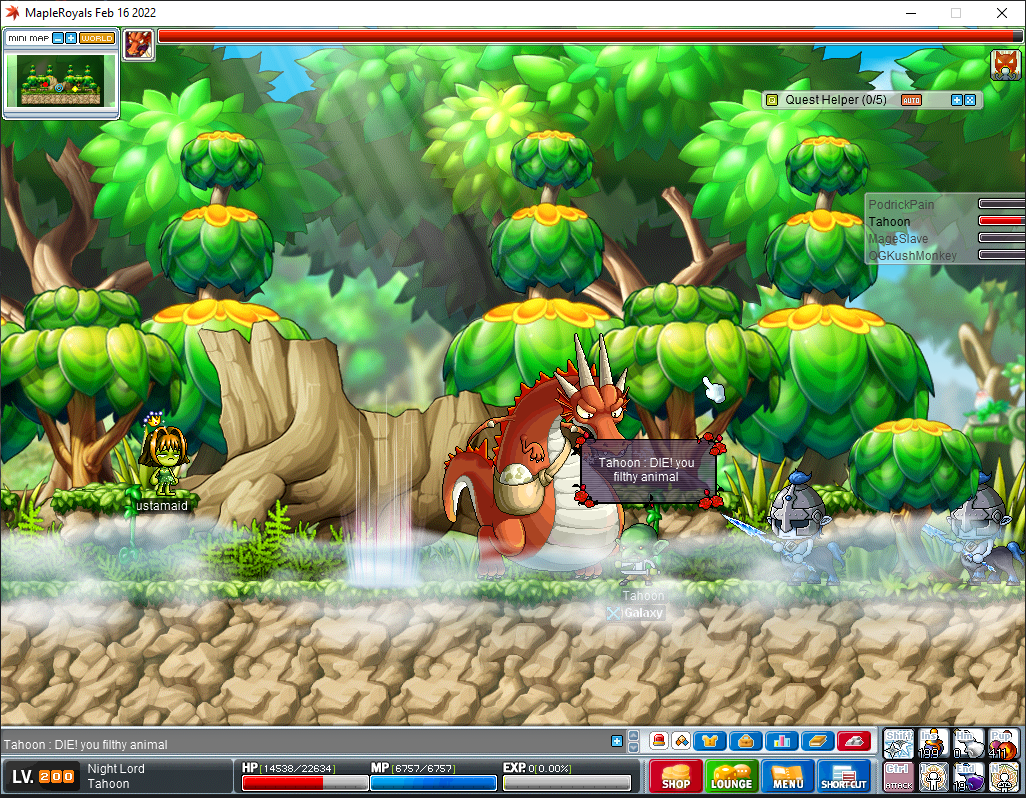Image resolution: width=1026 pixels, height=798 pixels.
Task: Open the World map button
Action: pyautogui.click(x=96, y=38)
